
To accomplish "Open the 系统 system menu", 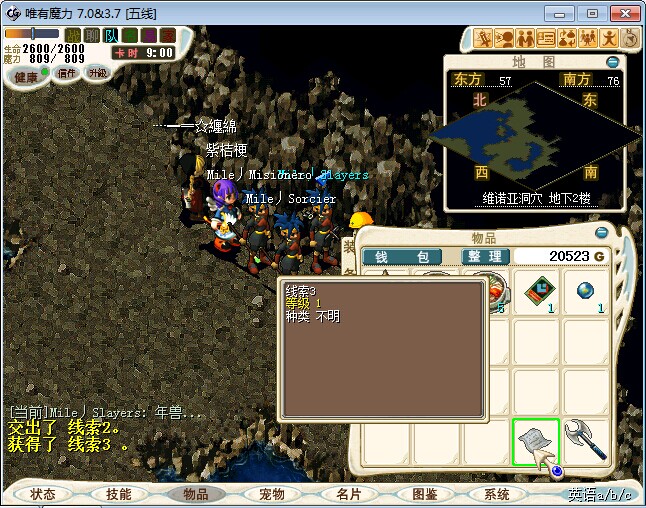I will 497,494.
